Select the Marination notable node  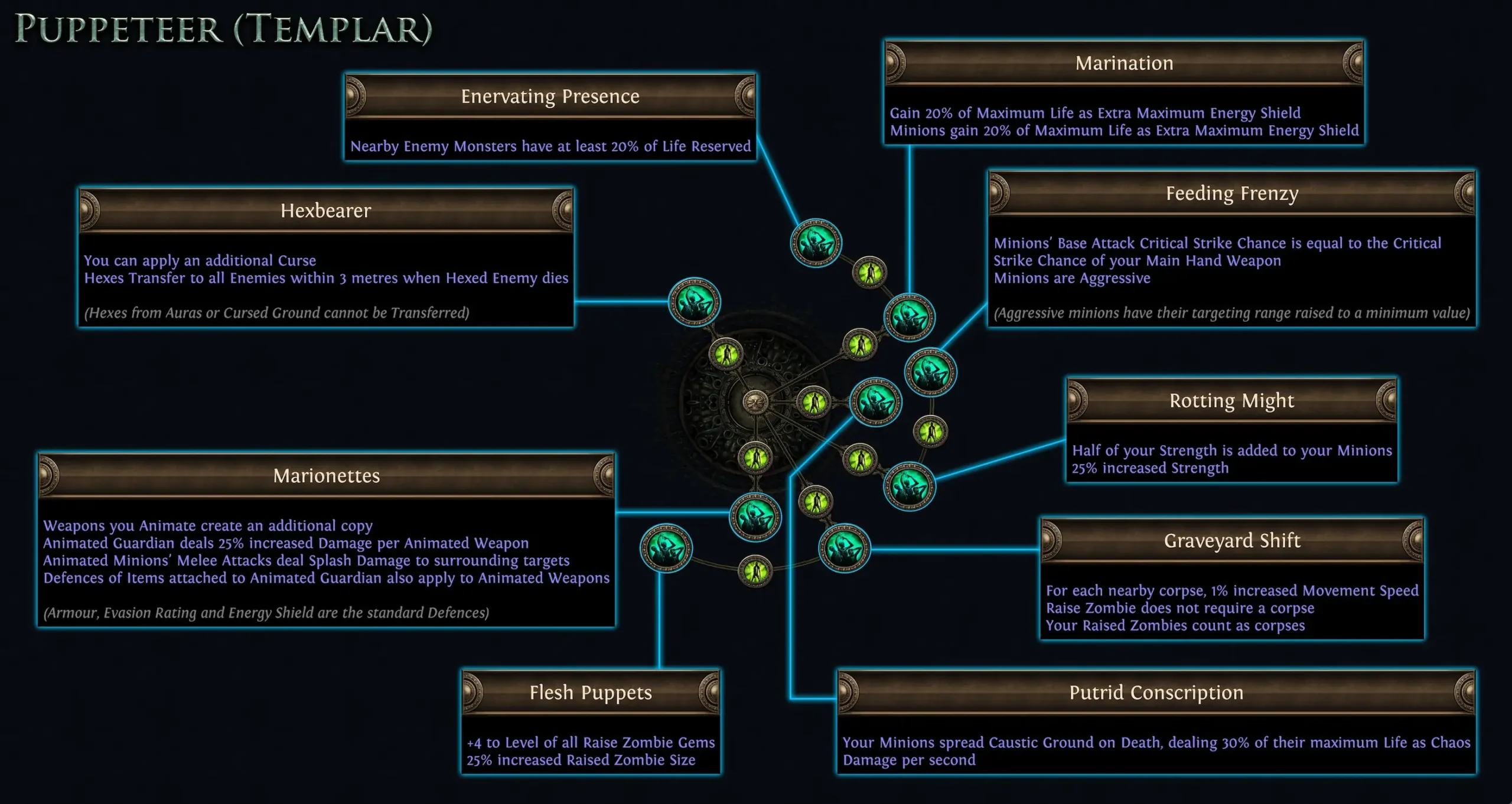(x=910, y=318)
